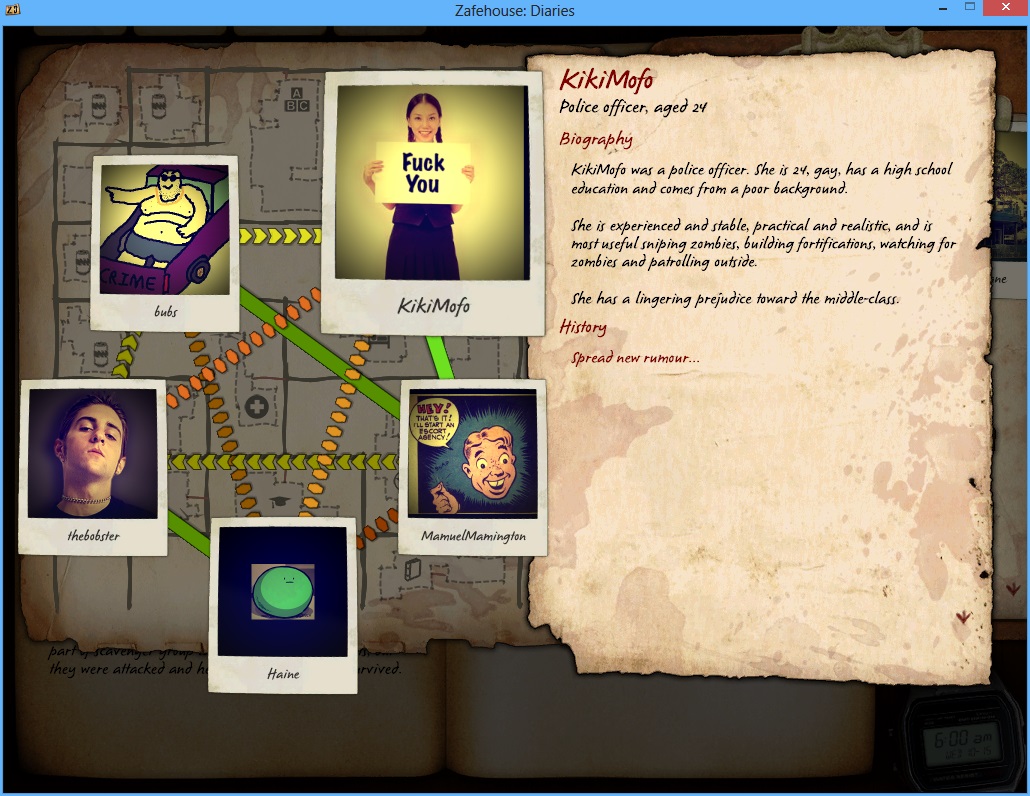Minimize the game window

coord(942,8)
